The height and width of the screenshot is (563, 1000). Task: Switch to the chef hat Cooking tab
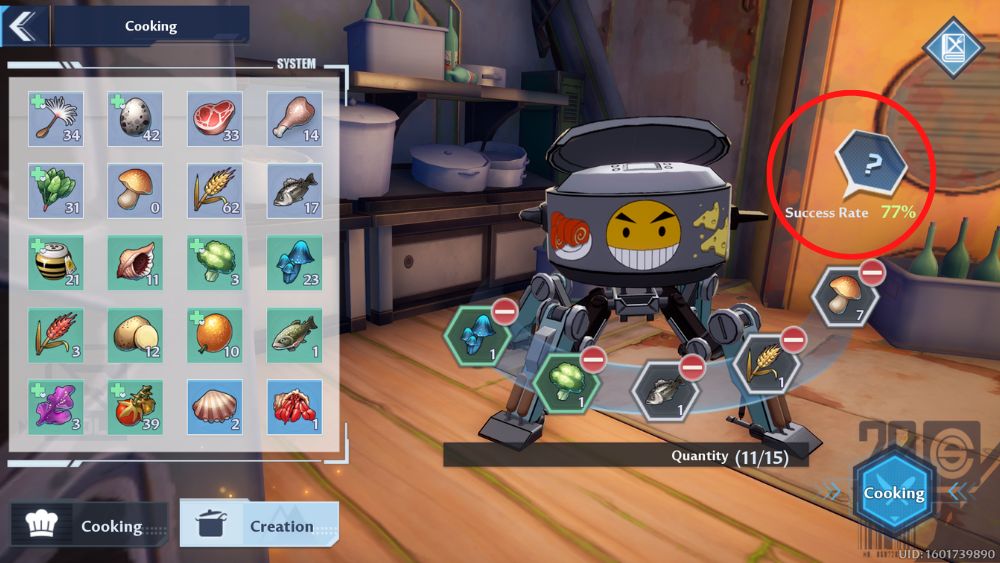(x=89, y=525)
